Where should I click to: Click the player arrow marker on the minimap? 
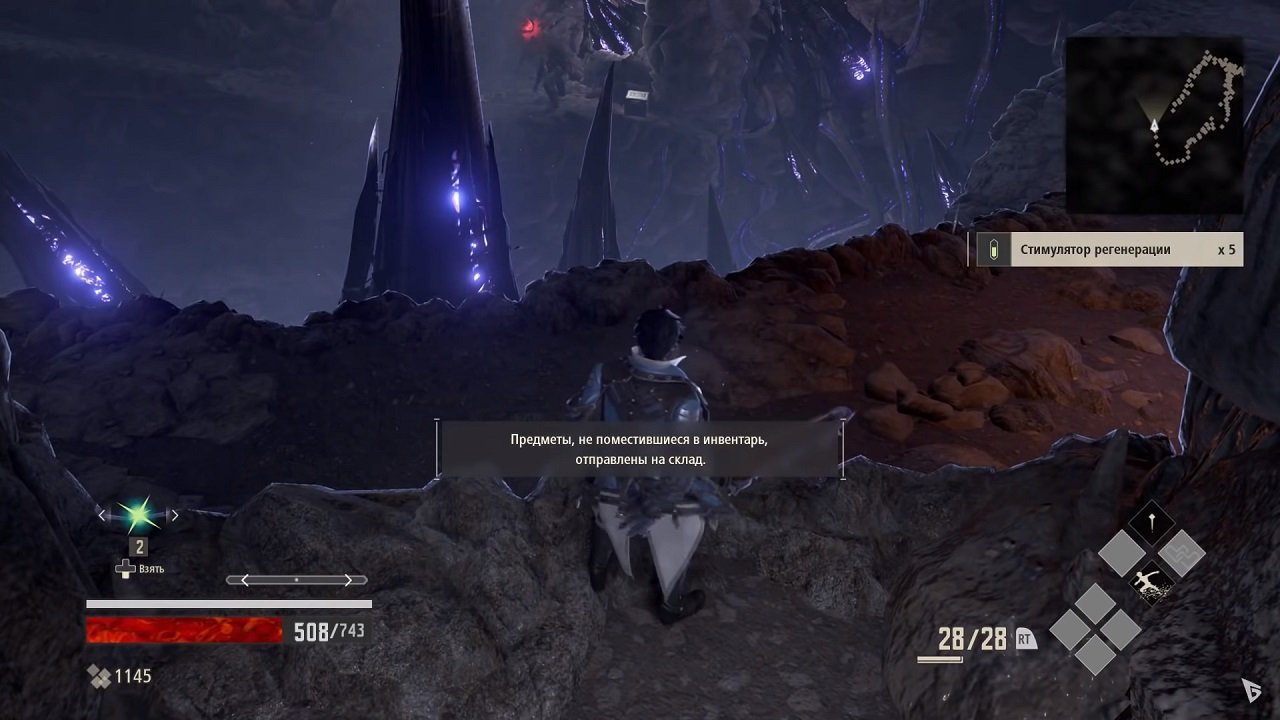pyautogui.click(x=1155, y=127)
